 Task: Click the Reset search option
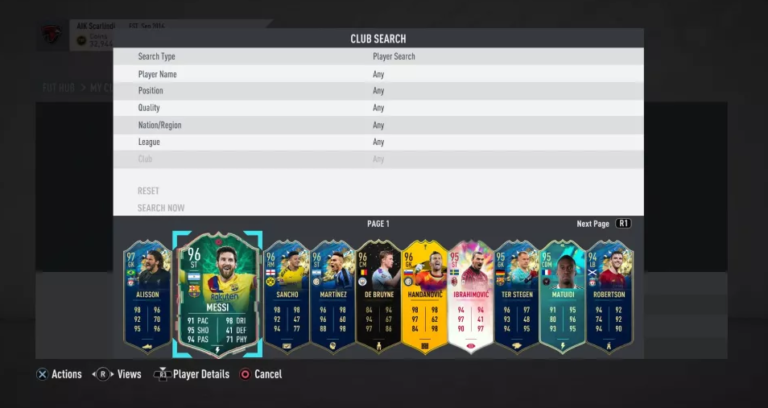pos(149,190)
